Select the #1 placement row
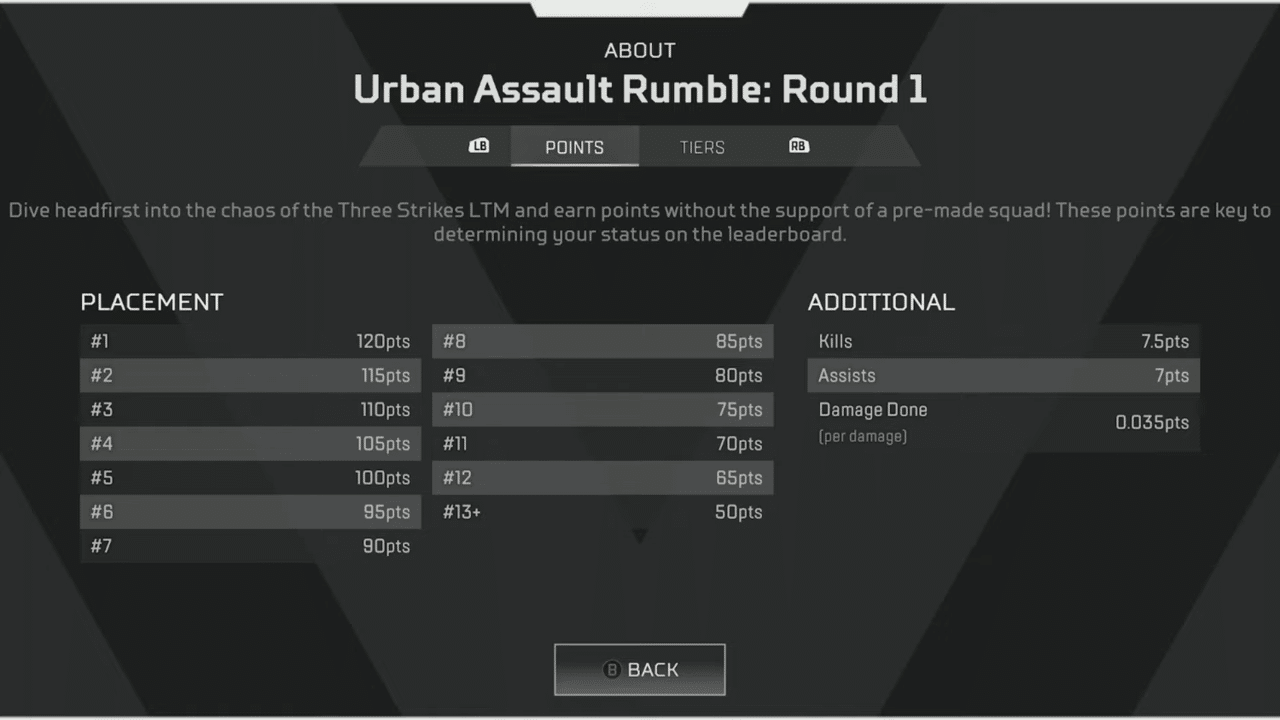Image resolution: width=1280 pixels, height=720 pixels. pos(250,341)
